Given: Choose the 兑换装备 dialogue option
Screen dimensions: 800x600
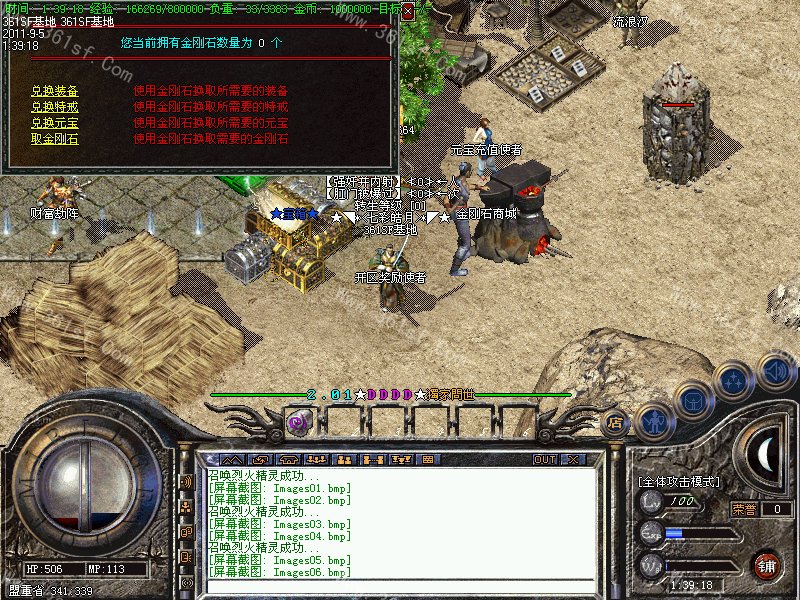Looking at the screenshot, I should click(54, 90).
